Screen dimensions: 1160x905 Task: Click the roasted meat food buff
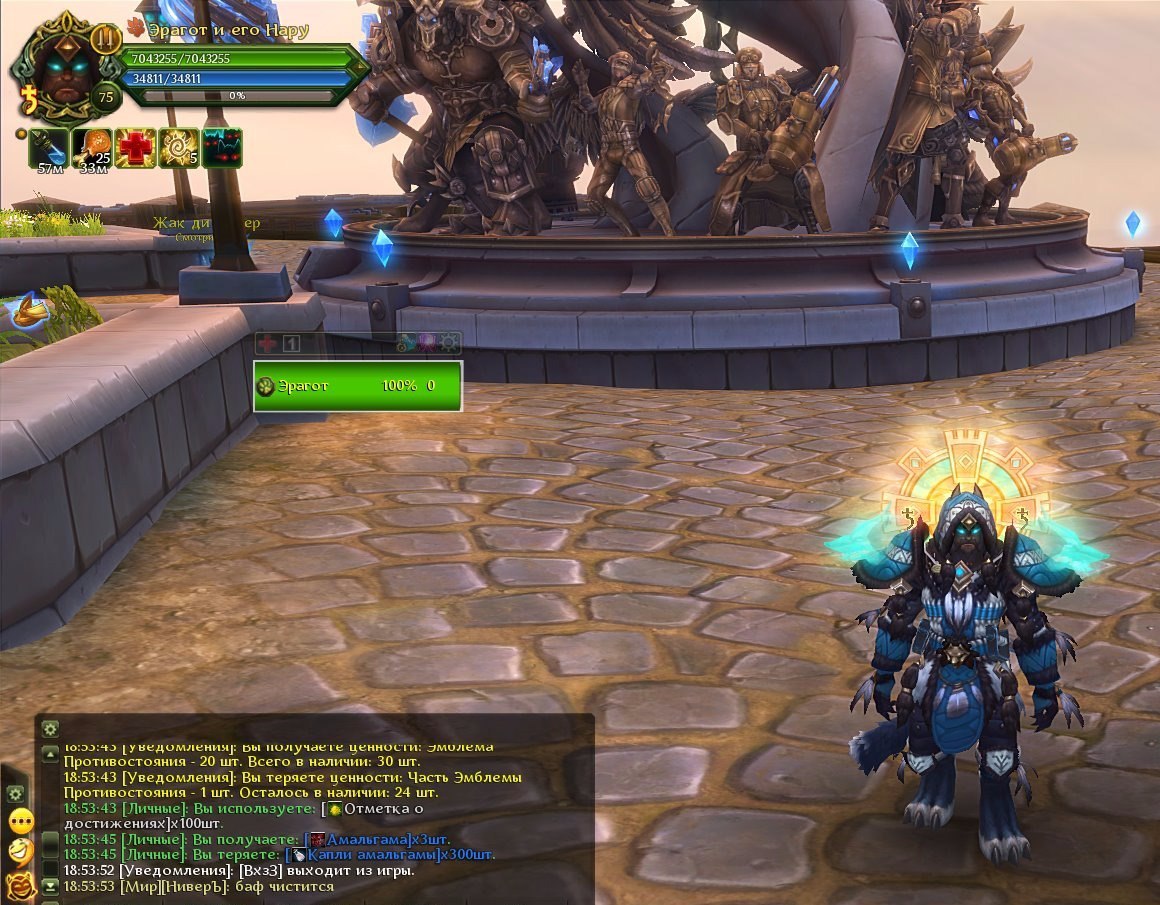pyautogui.click(x=92, y=147)
